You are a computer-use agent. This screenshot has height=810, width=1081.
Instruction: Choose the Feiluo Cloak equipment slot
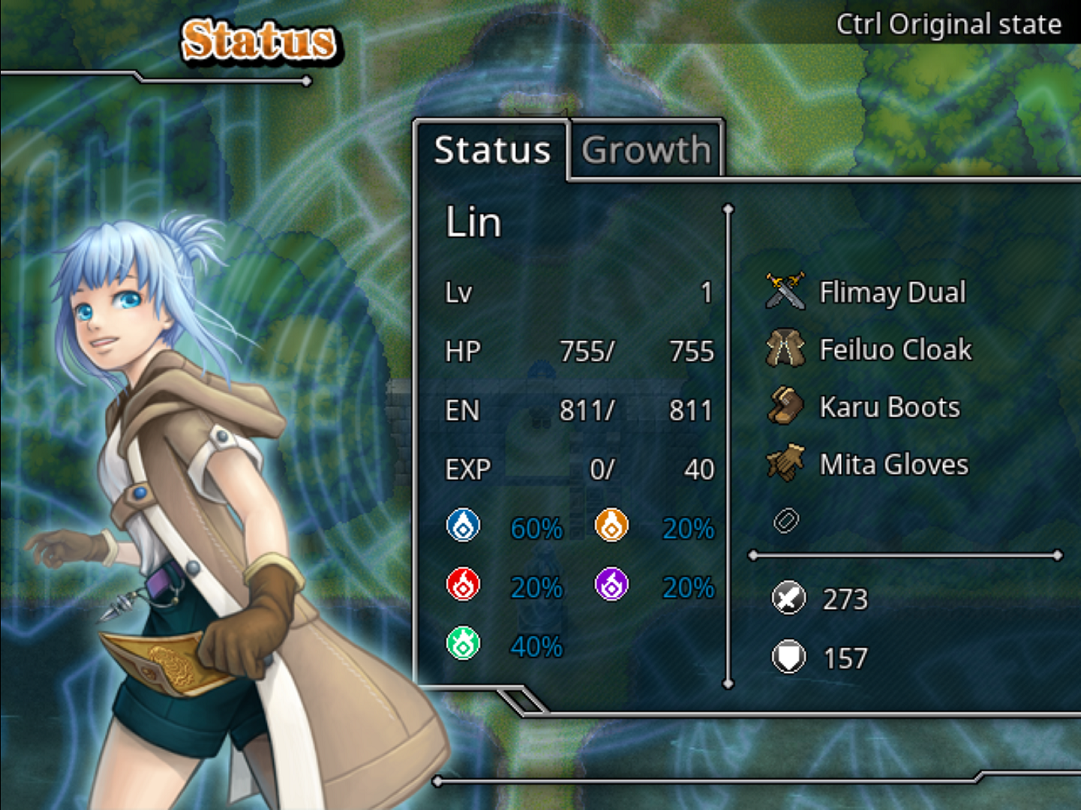click(894, 350)
